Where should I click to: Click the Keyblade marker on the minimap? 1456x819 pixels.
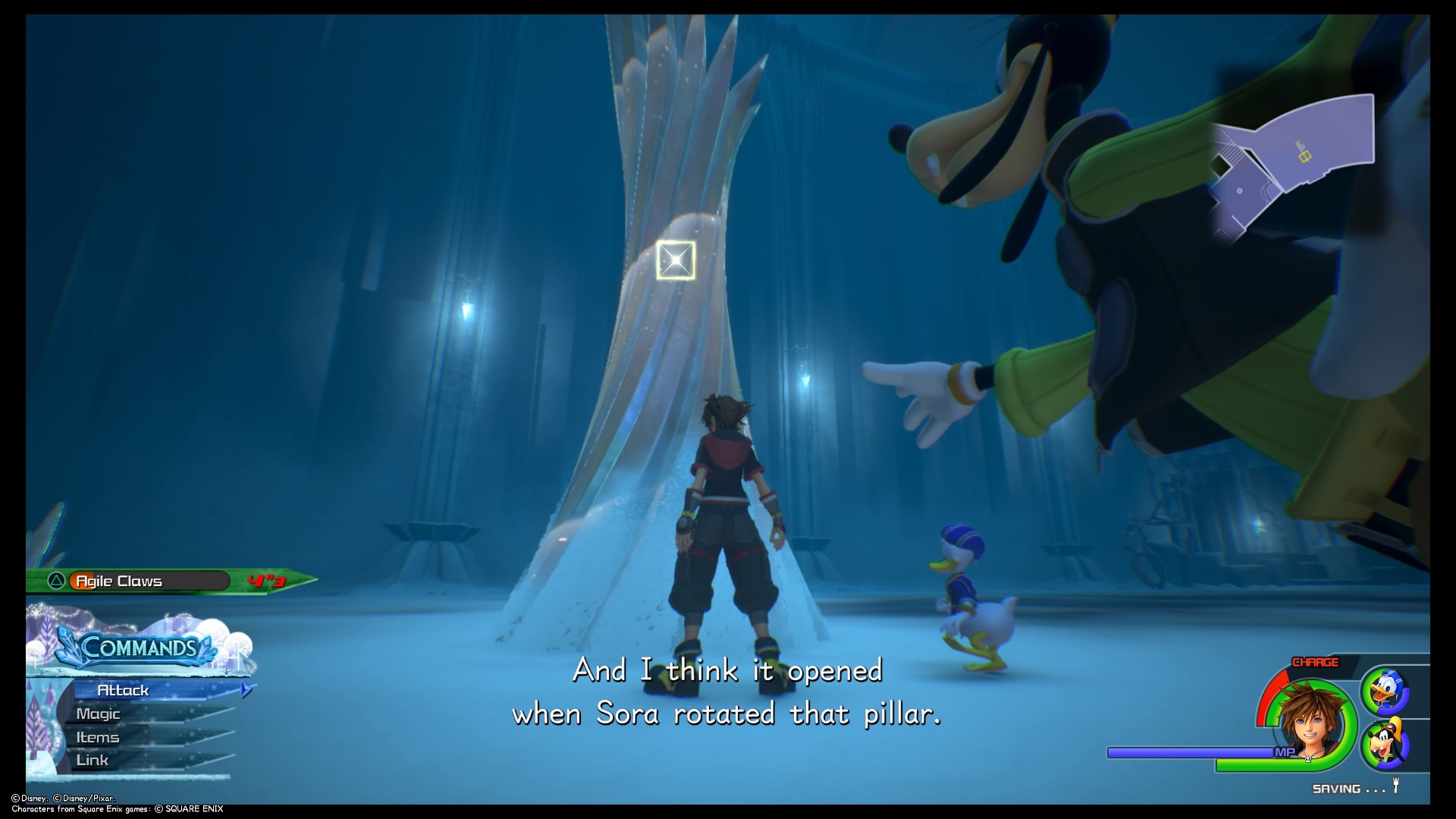pyautogui.click(x=1305, y=157)
